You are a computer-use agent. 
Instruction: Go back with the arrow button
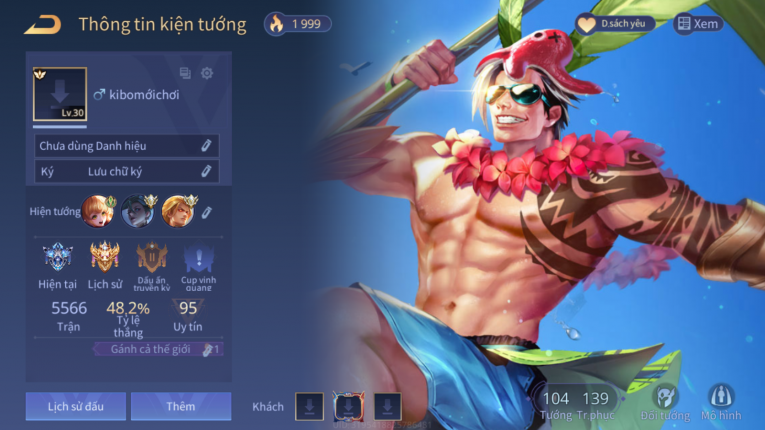pyautogui.click(x=43, y=24)
